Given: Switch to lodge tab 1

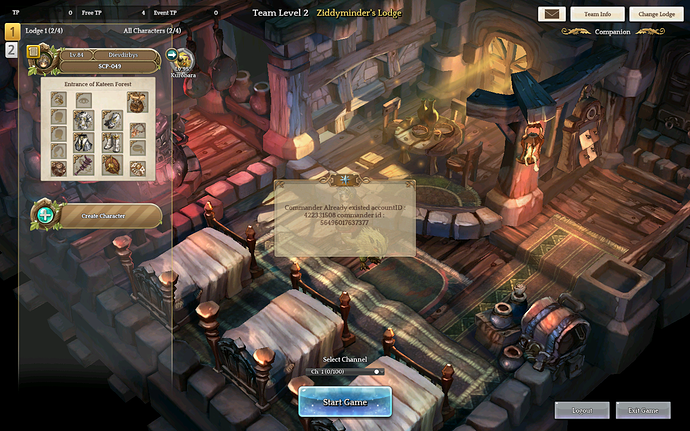Looking at the screenshot, I should tap(11, 32).
